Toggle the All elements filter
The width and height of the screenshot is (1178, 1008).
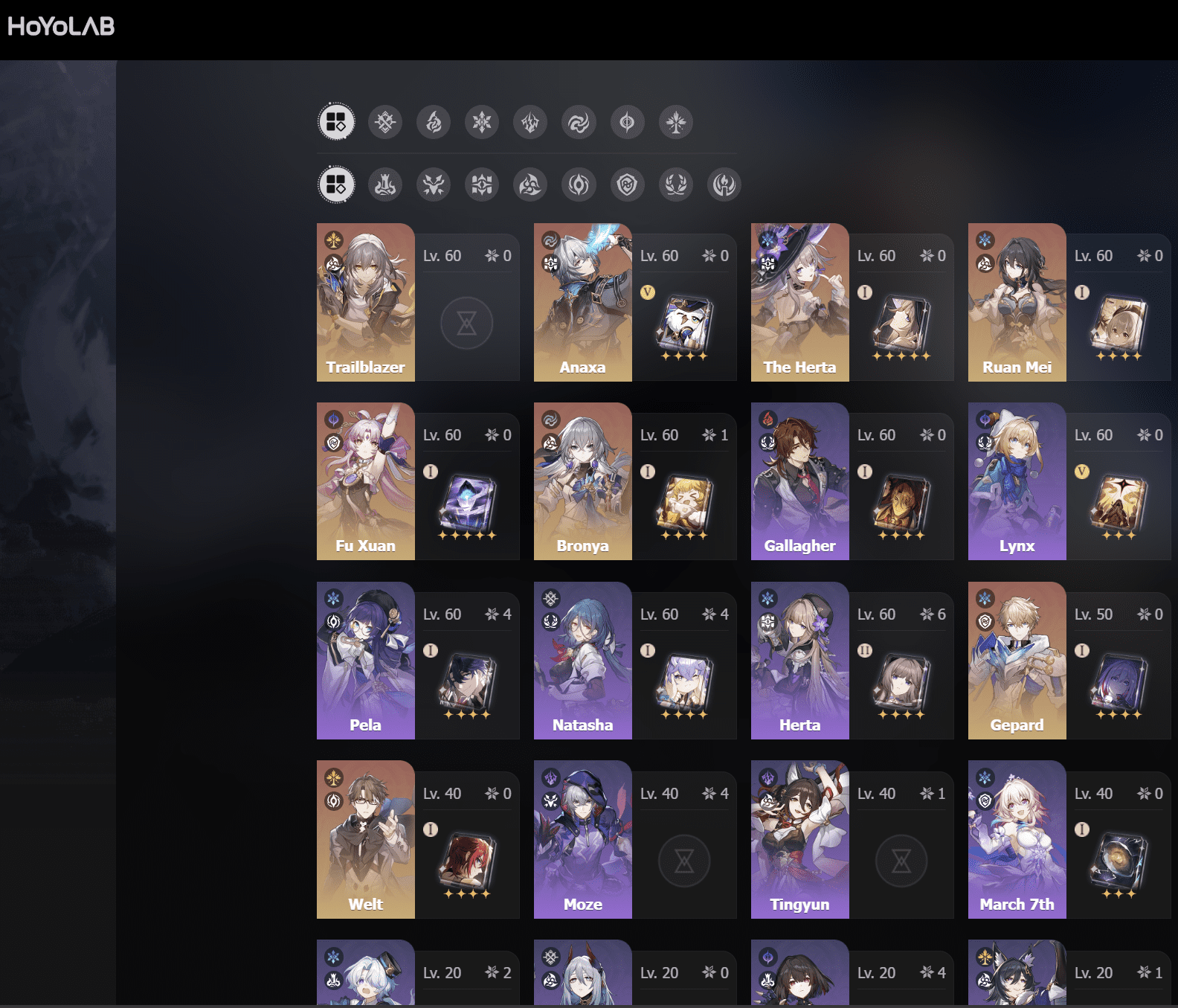click(335, 123)
